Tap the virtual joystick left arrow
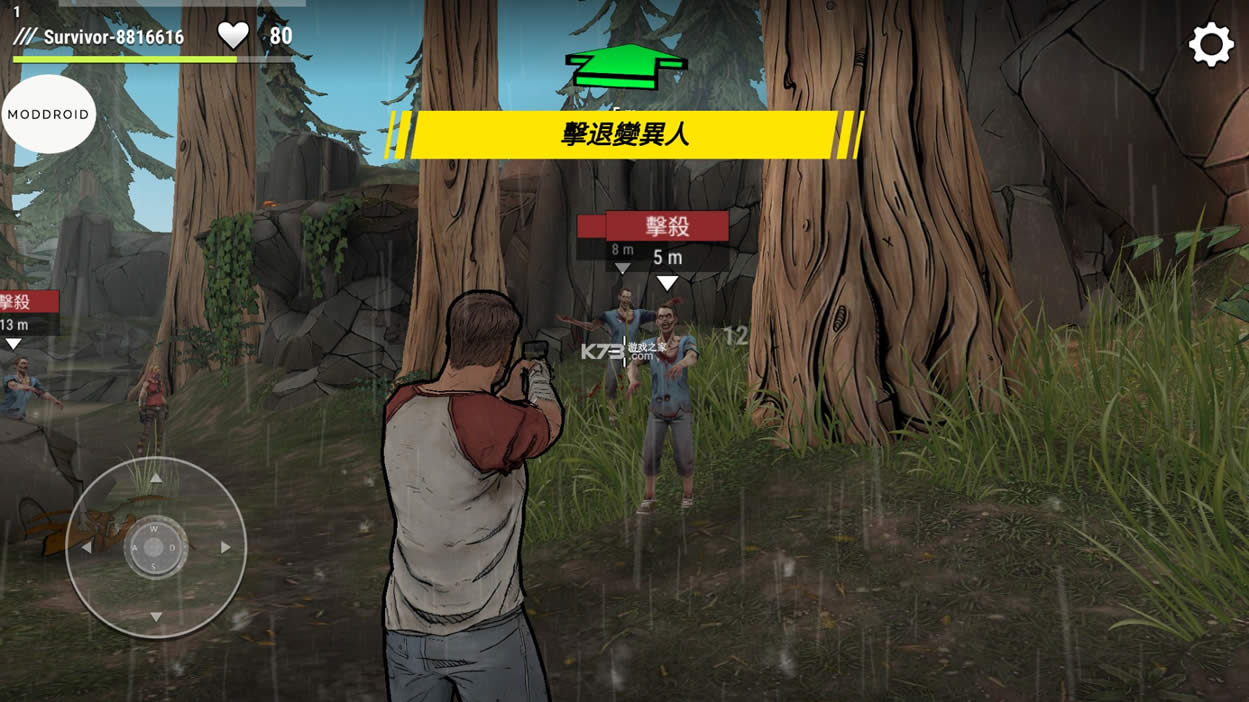 click(86, 548)
